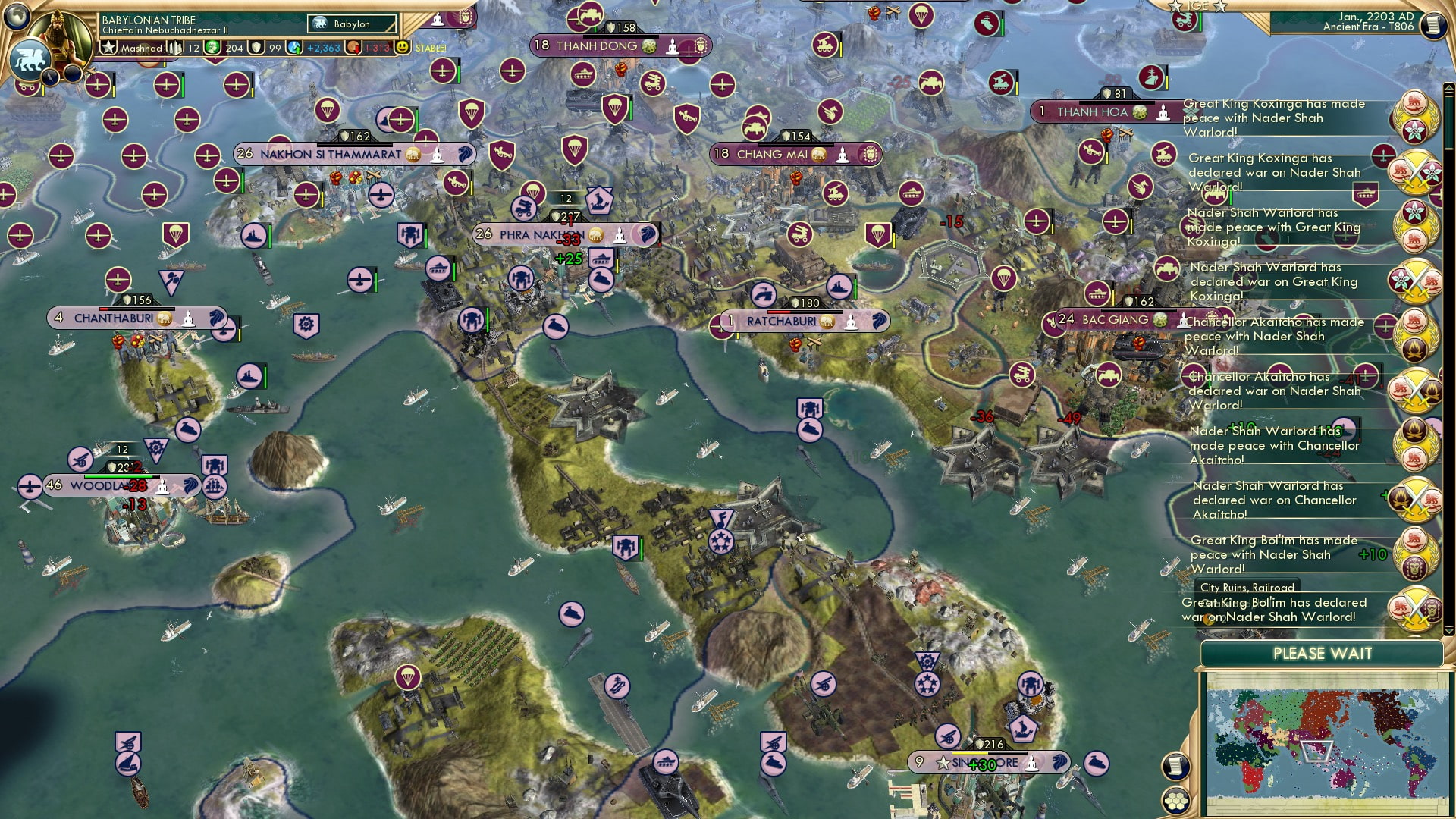Click the Mashhad capital star icon in top bar
The height and width of the screenshot is (819, 1456).
109,47
